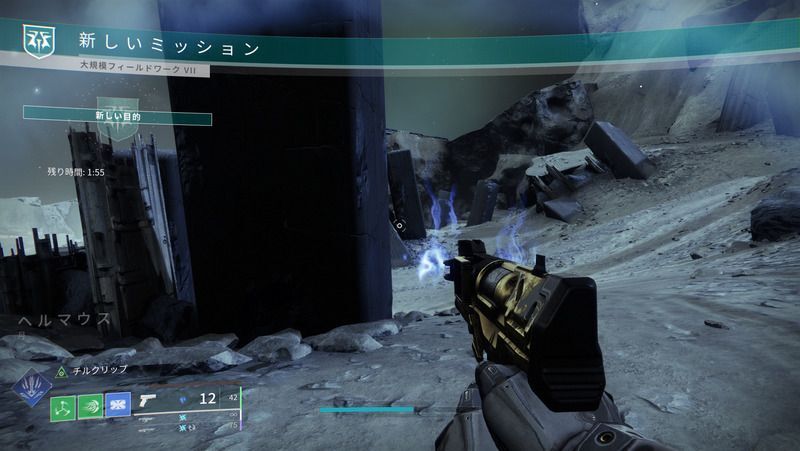
Task: Select the first green grenade ability icon
Action: tap(64, 406)
